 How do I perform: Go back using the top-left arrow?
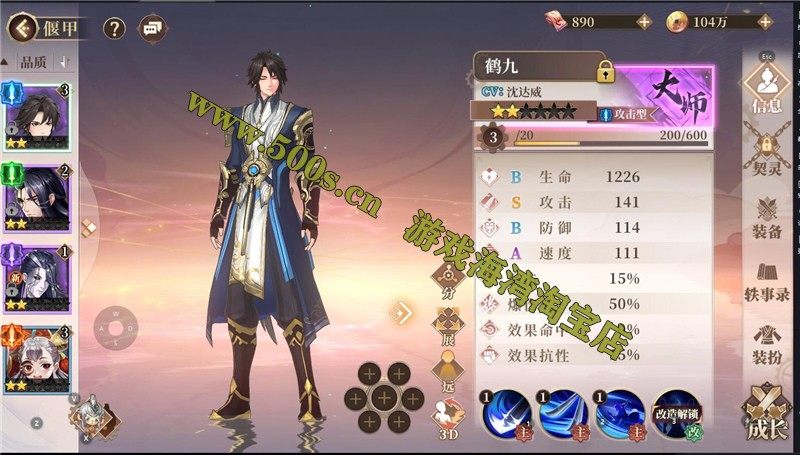[x=22, y=28]
